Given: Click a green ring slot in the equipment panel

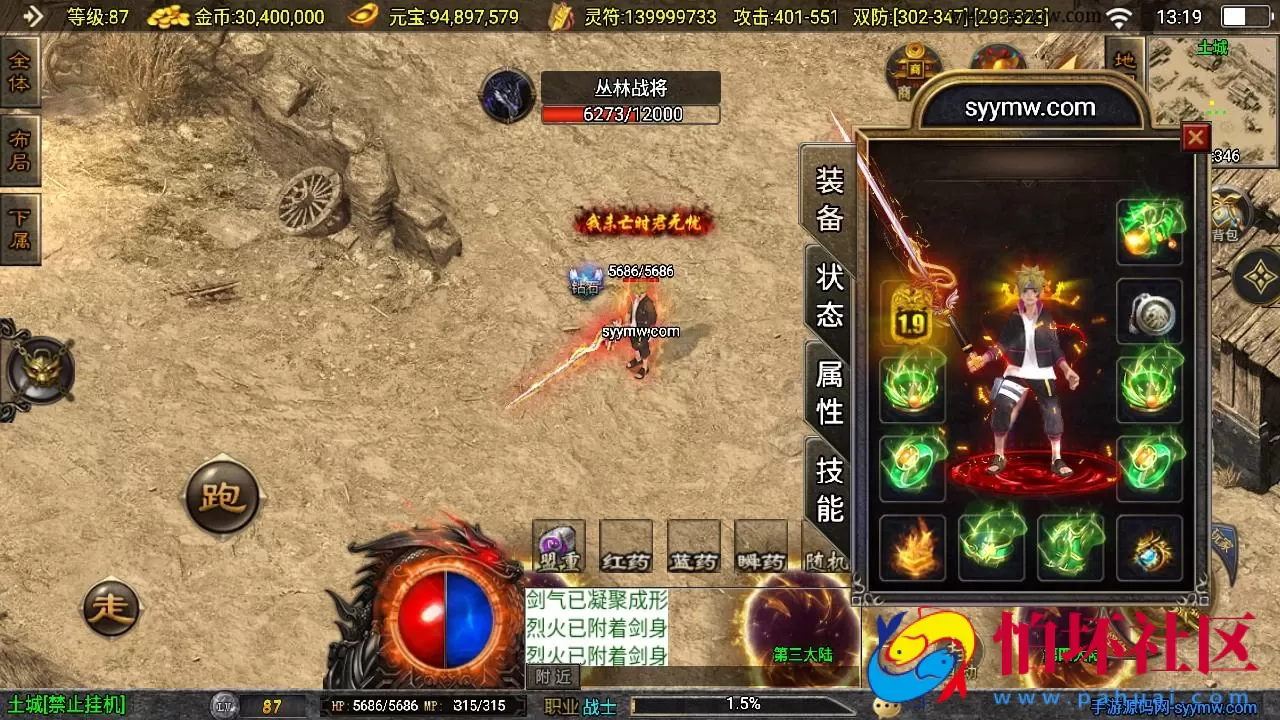Looking at the screenshot, I should [x=910, y=468].
